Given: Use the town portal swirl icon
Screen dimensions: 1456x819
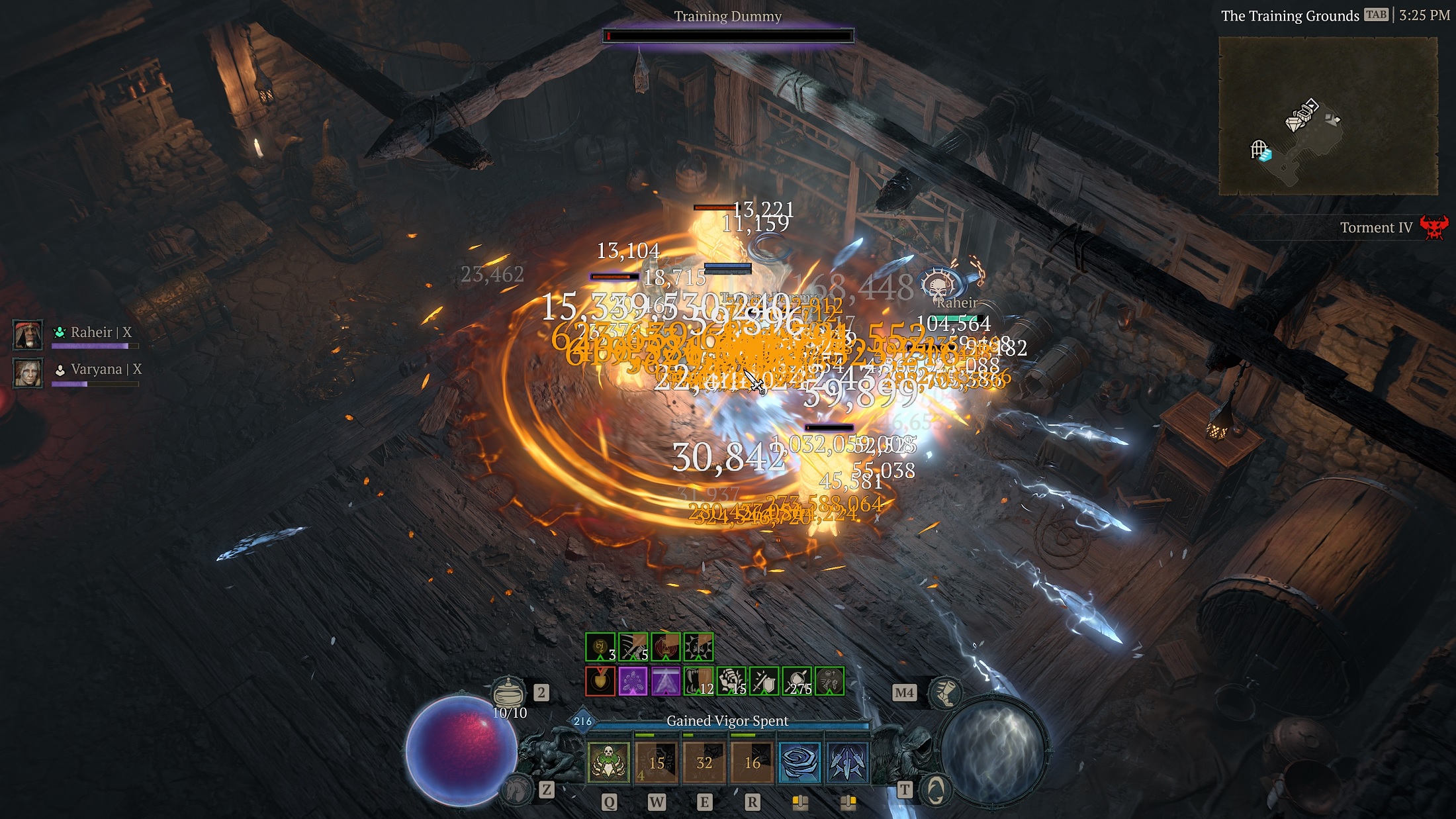Looking at the screenshot, I should 934,790.
